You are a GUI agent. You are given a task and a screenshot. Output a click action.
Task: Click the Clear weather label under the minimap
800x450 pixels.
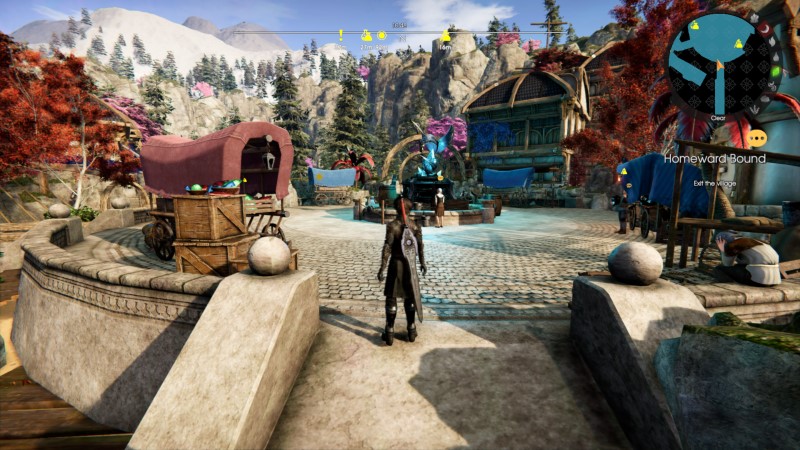click(718, 117)
